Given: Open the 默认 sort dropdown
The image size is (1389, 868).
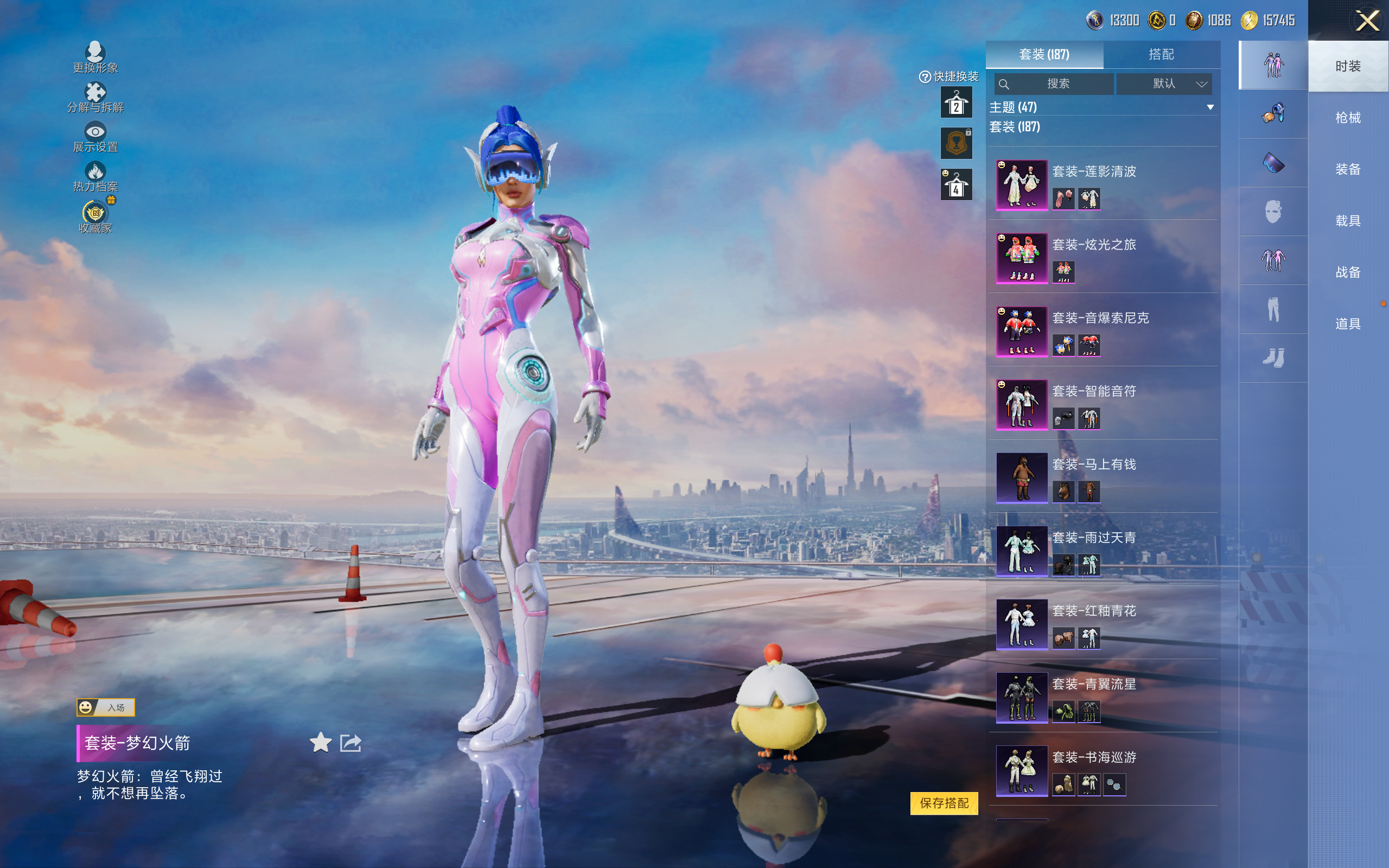Looking at the screenshot, I should [x=1164, y=84].
